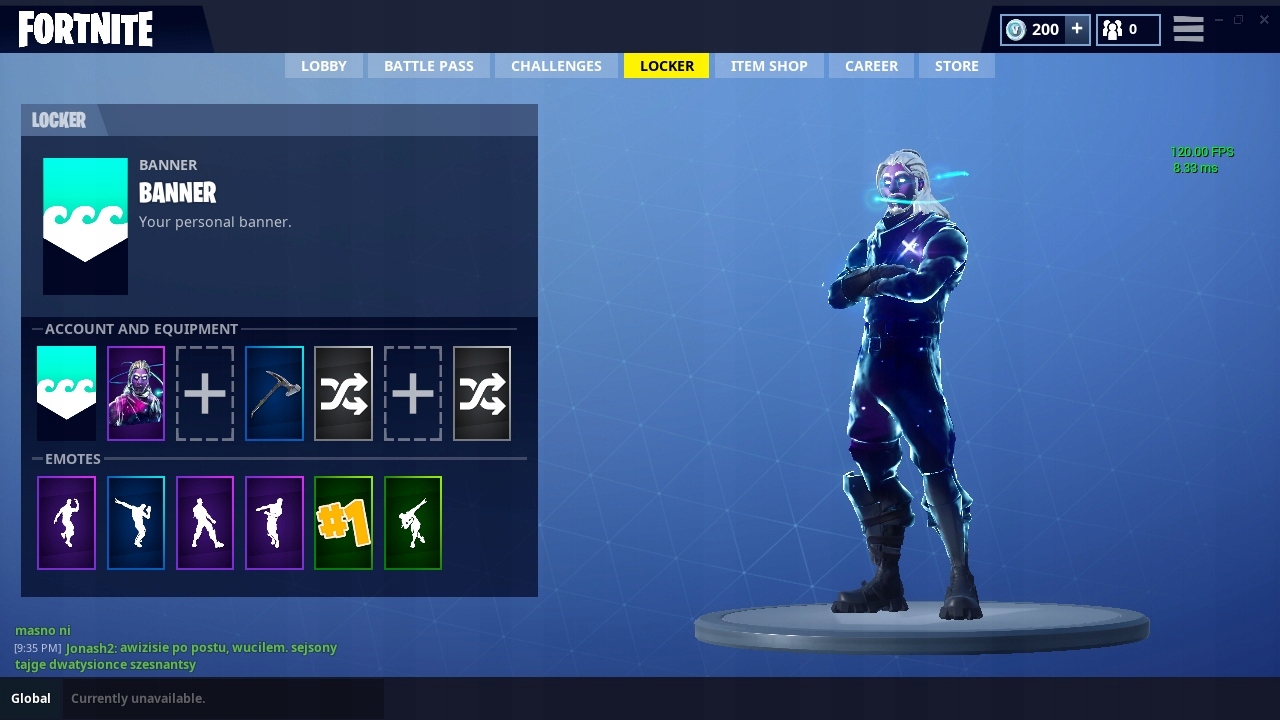The width and height of the screenshot is (1280, 720).
Task: Click the empty slot plus before the loading screen shuffle
Action: [412, 392]
